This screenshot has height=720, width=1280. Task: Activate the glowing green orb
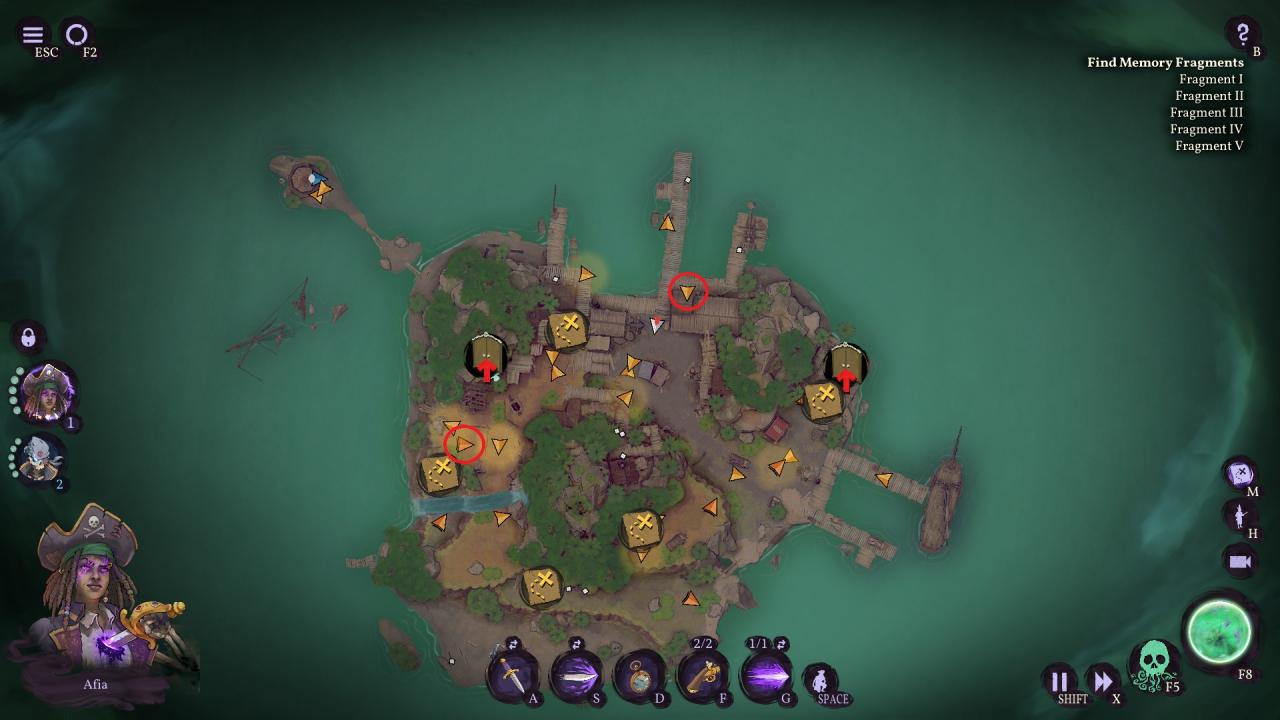(x=1218, y=631)
